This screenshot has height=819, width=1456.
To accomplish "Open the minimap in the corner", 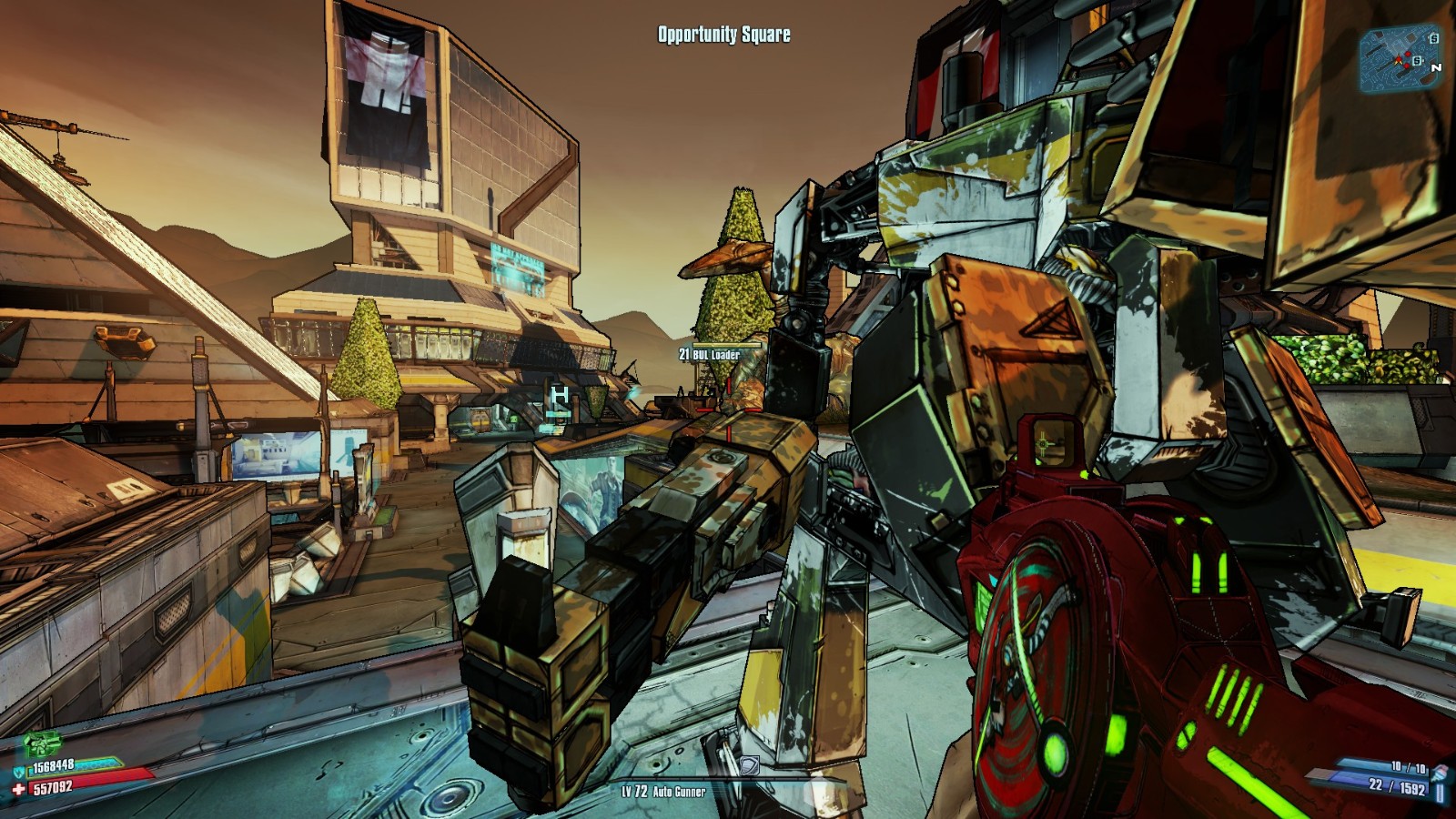I will [x=1400, y=60].
